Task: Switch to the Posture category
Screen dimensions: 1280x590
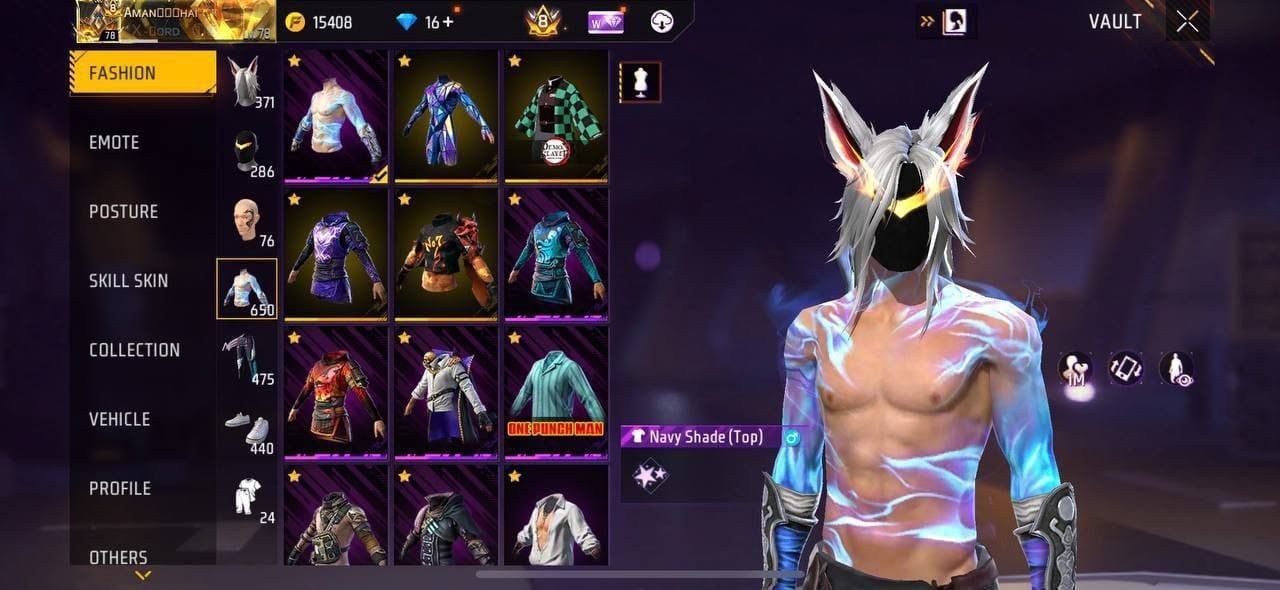Action: point(123,211)
